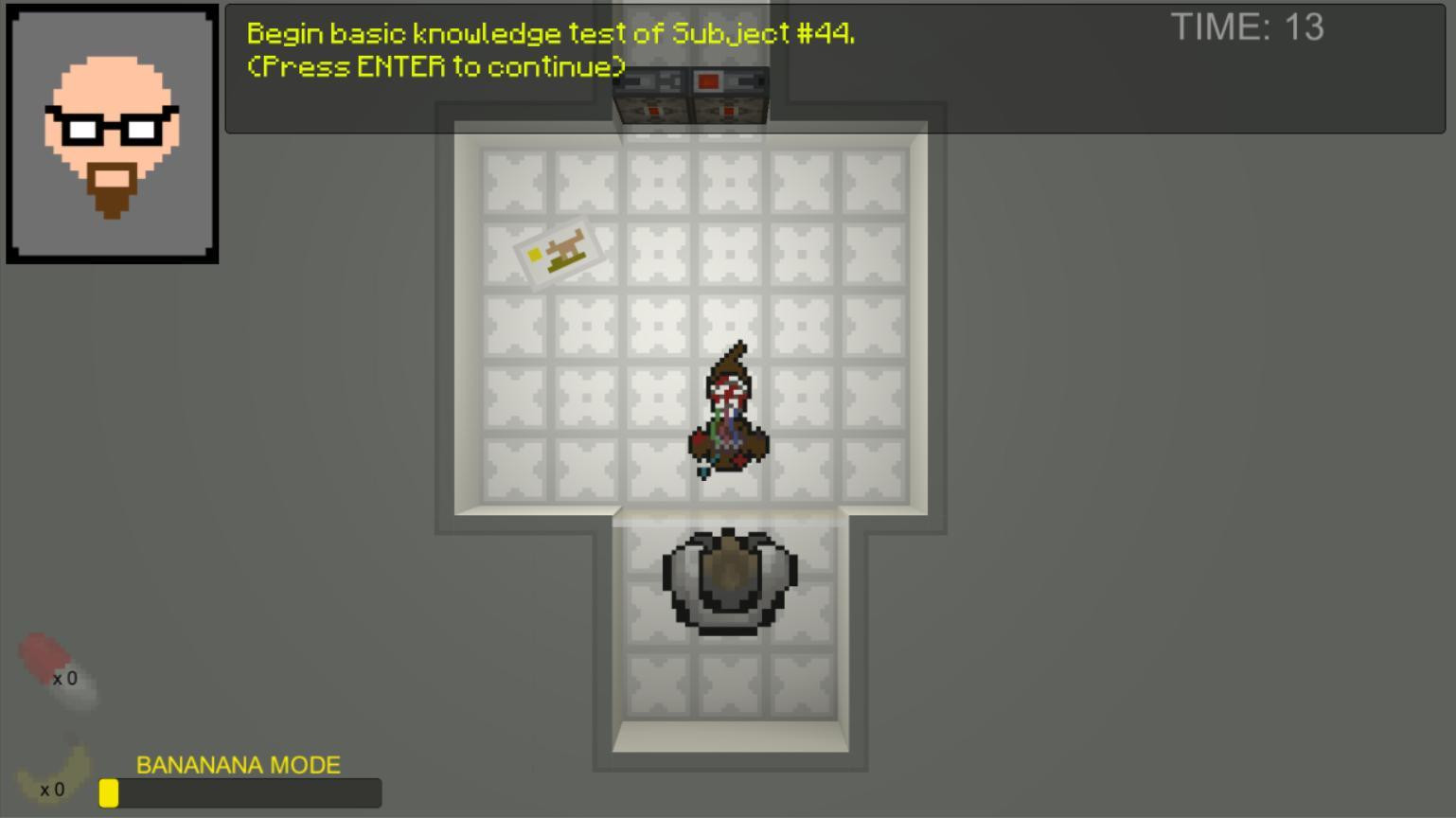Toggle the pill counter showing x 0
This screenshot has height=818, width=1456.
pyautogui.click(x=64, y=678)
